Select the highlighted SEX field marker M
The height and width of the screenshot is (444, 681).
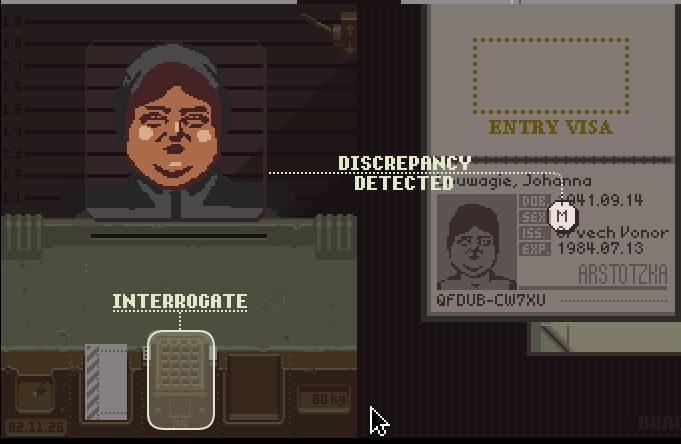(x=564, y=215)
